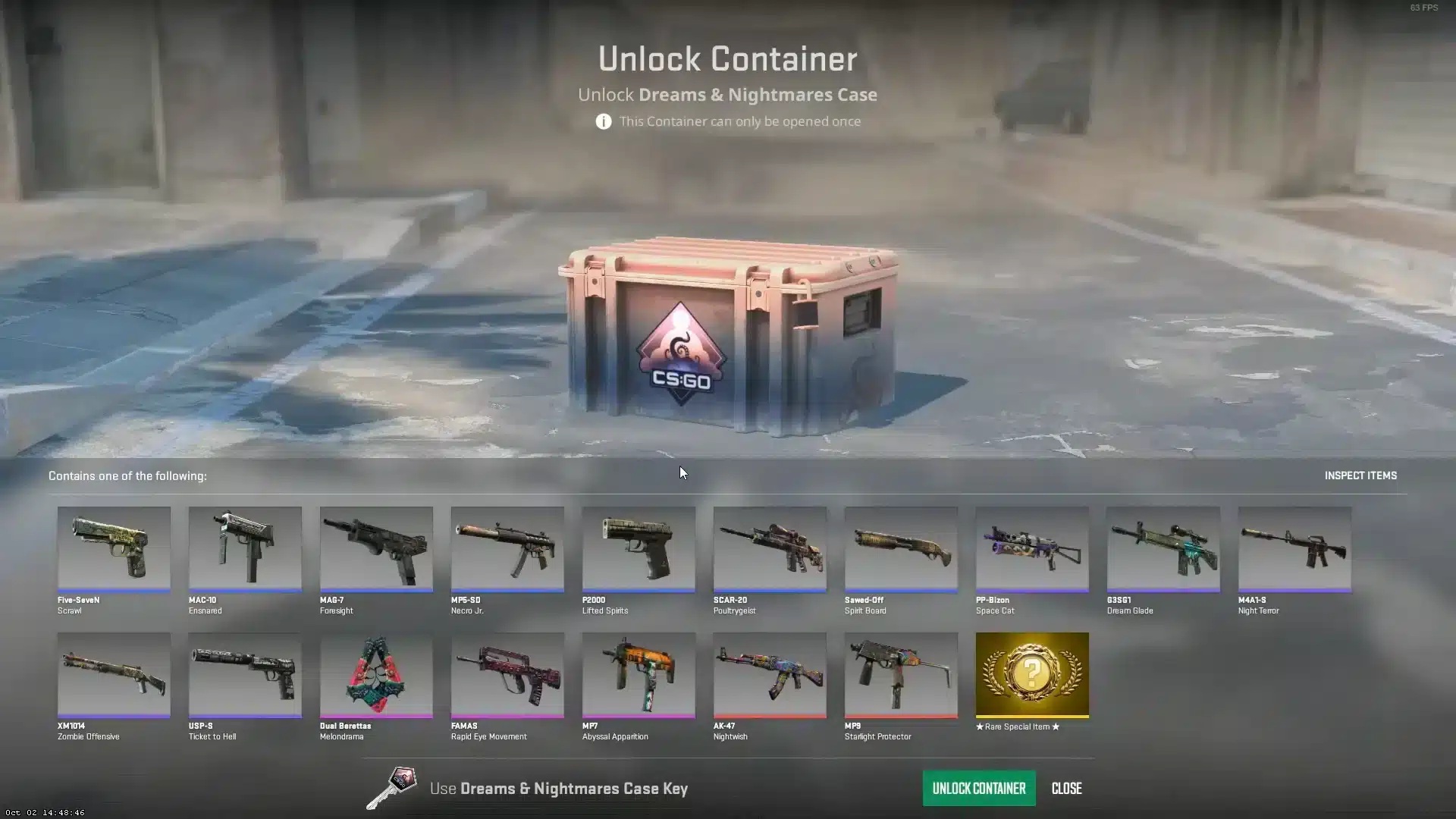Image resolution: width=1456 pixels, height=819 pixels.
Task: Select the PP-Bizon Space Cat skin
Action: [1031, 549]
